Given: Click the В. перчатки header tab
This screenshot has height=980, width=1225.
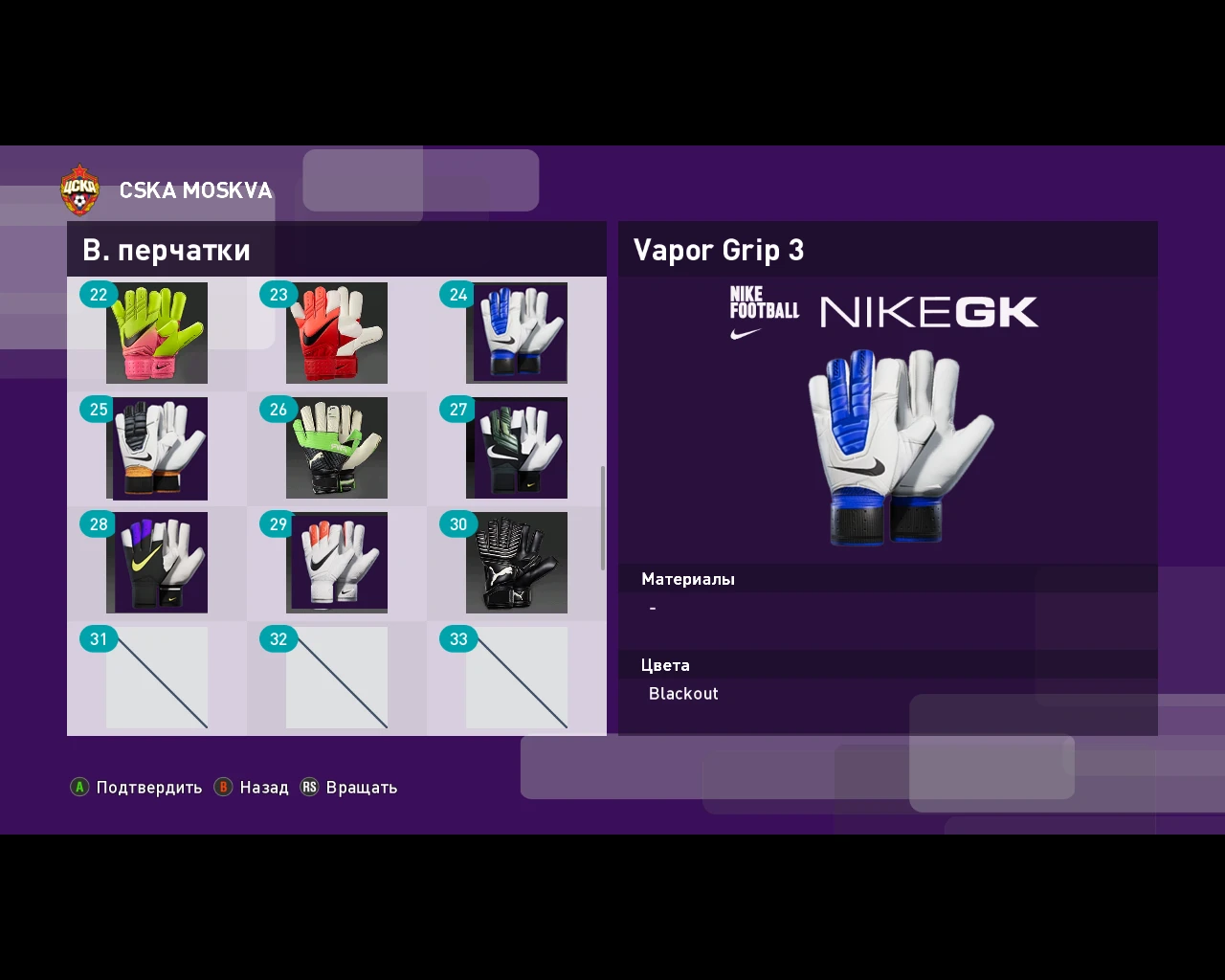Looking at the screenshot, I should [167, 250].
